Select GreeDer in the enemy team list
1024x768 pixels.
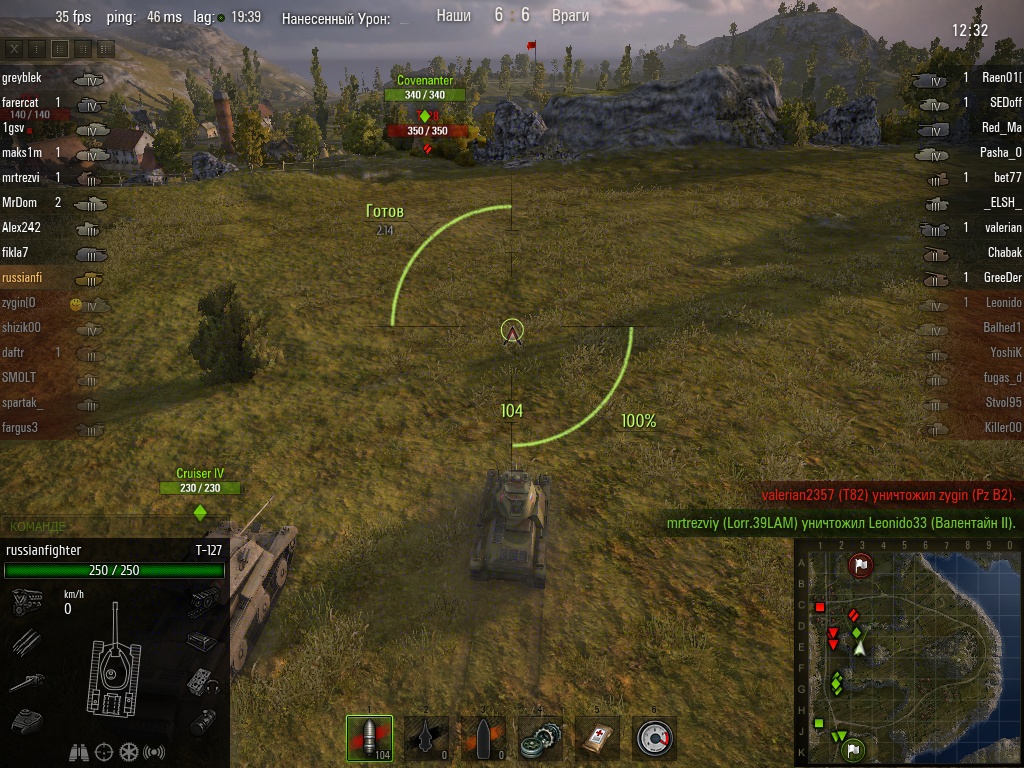pyautogui.click(x=1002, y=278)
